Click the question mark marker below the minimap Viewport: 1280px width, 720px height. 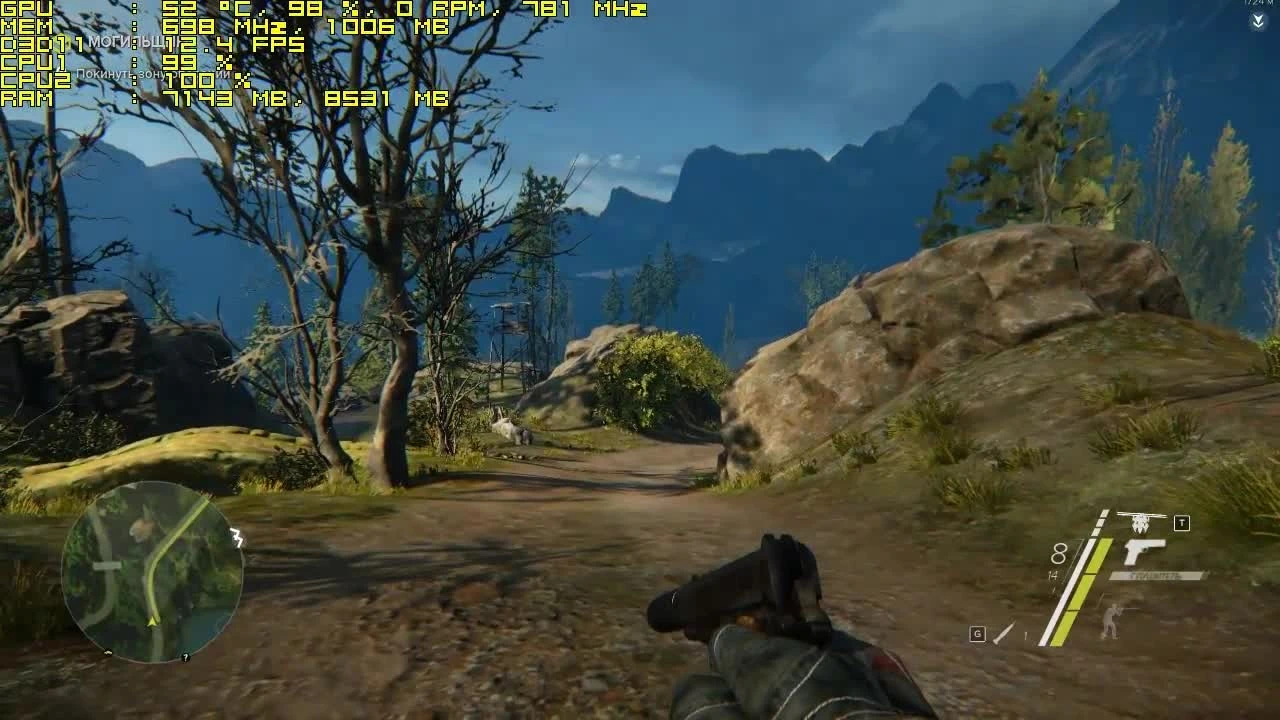(185, 657)
